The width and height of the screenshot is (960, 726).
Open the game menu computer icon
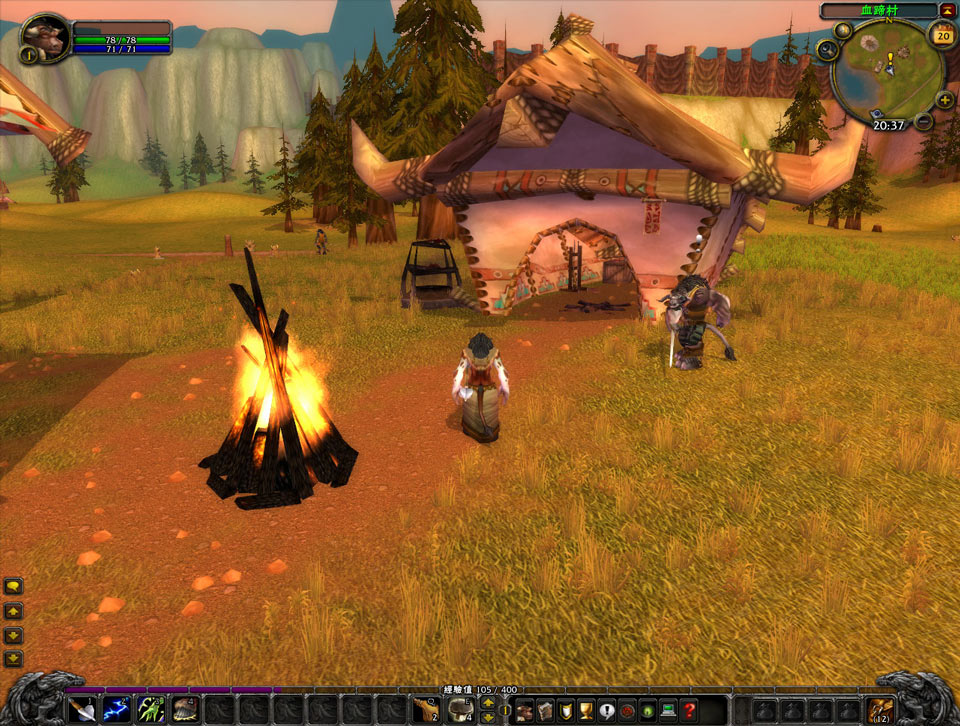click(668, 711)
